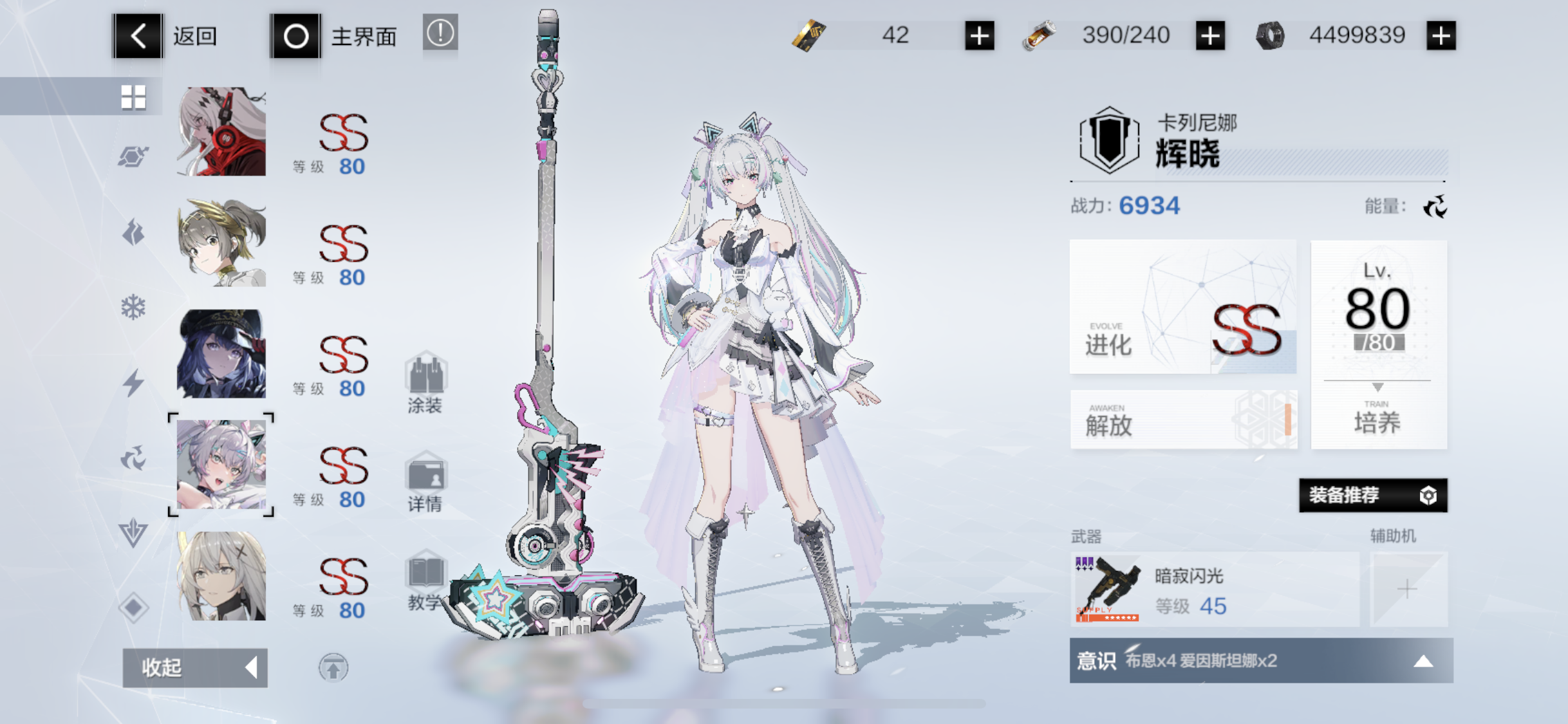Collapse the character list with 收起

point(194,667)
